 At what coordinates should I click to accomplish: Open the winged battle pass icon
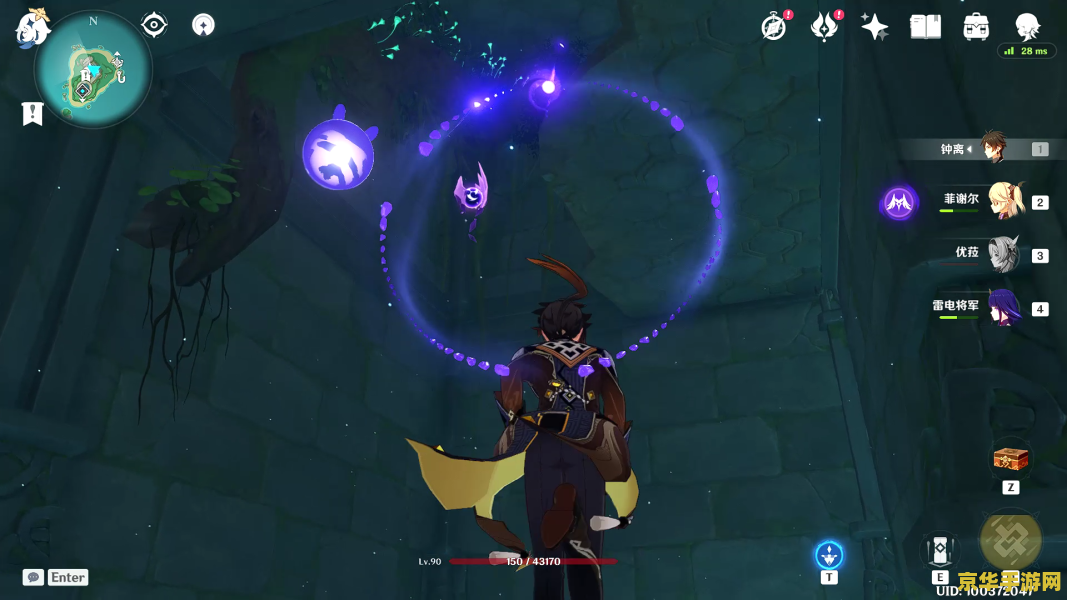pyautogui.click(x=824, y=27)
